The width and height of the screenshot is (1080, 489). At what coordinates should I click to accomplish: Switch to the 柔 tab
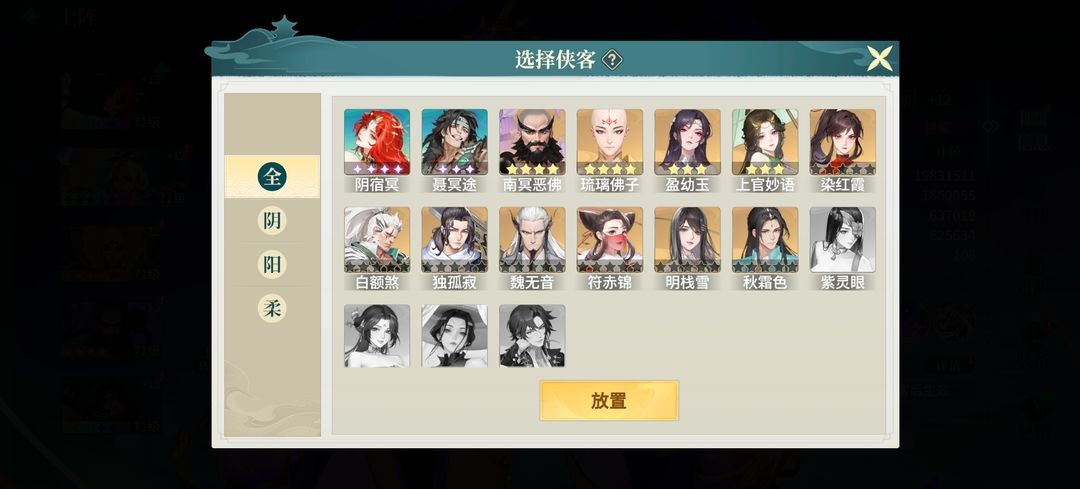[x=272, y=309]
